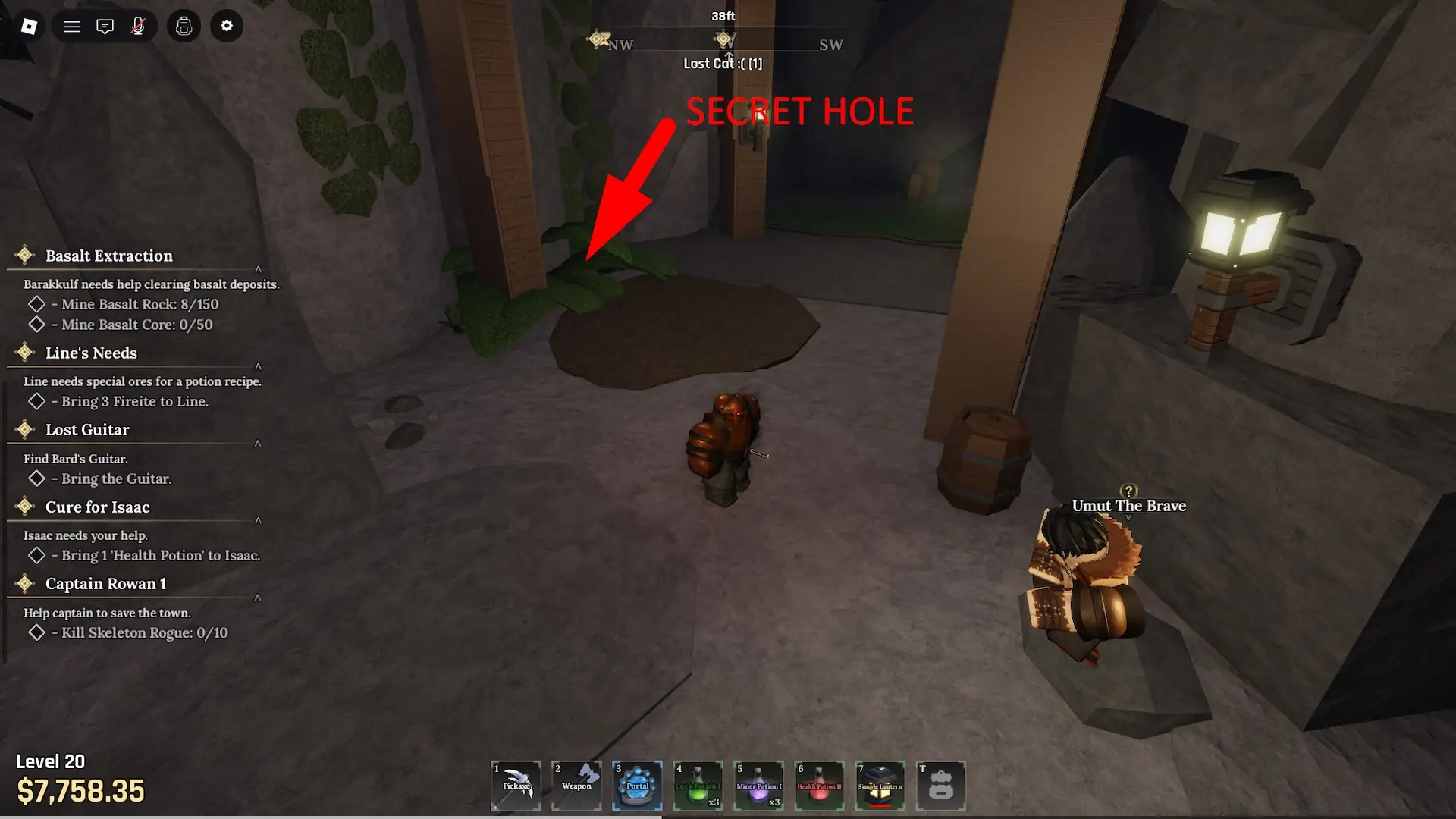The image size is (1456, 819).
Task: Use Health Potion II in slot 6
Action: click(x=819, y=786)
